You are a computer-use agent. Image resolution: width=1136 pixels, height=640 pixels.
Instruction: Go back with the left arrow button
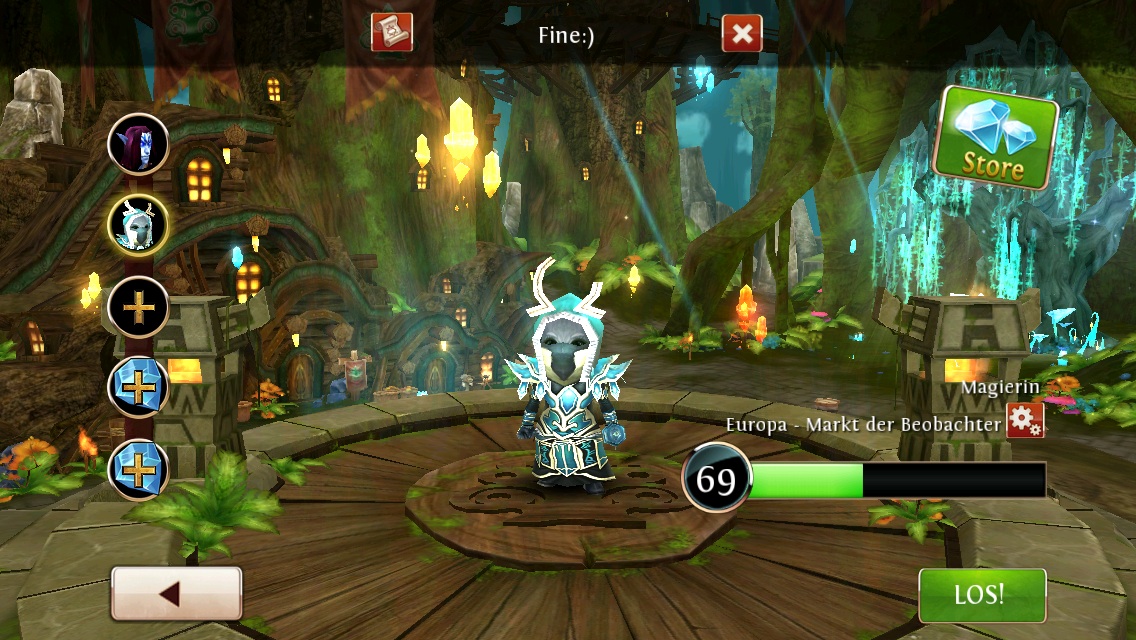point(176,594)
